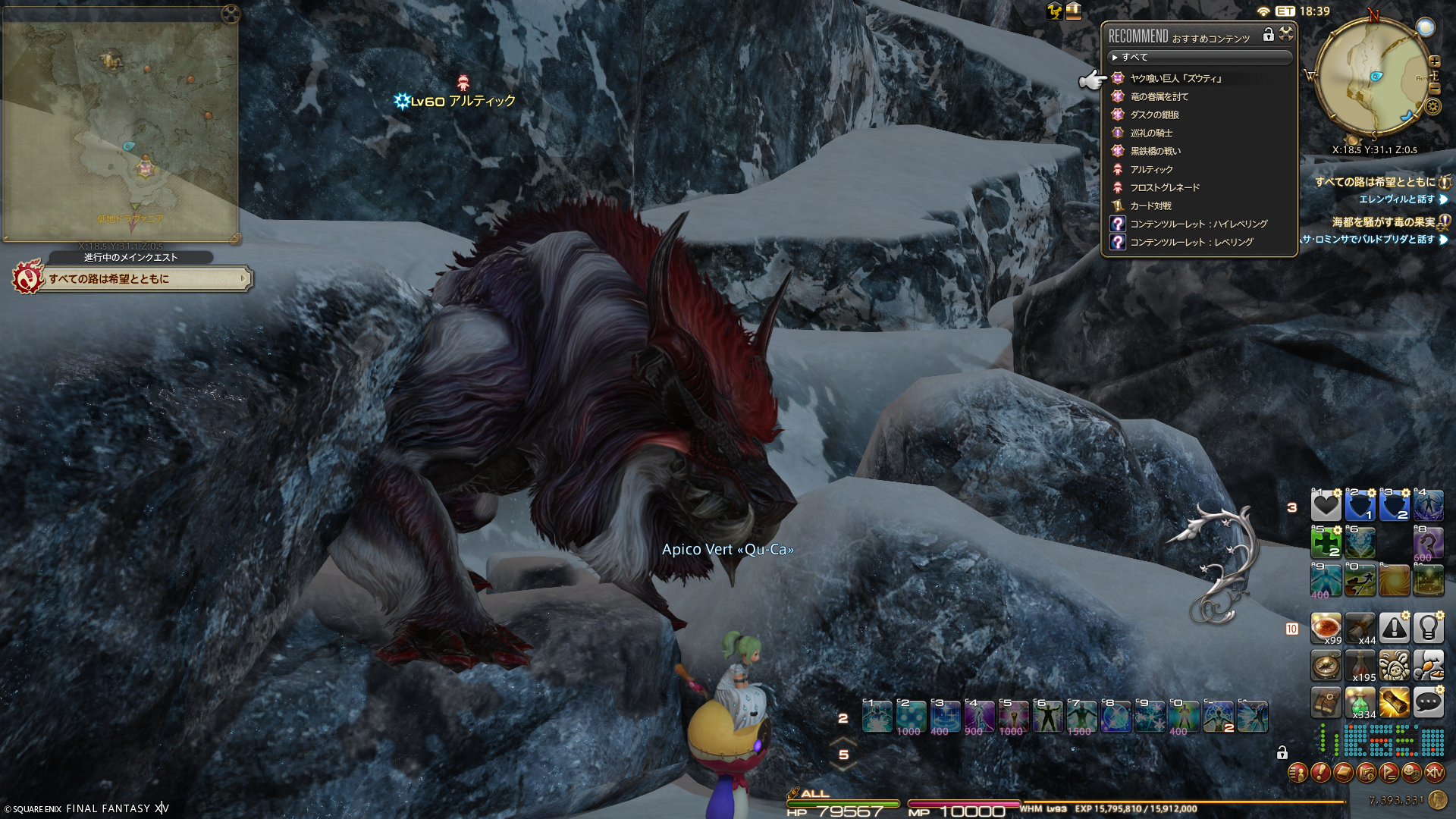This screenshot has height=819, width=1456.
Task: Select the ヤク喰い巨人「ズウティ」 recommended entry
Action: [x=1175, y=78]
